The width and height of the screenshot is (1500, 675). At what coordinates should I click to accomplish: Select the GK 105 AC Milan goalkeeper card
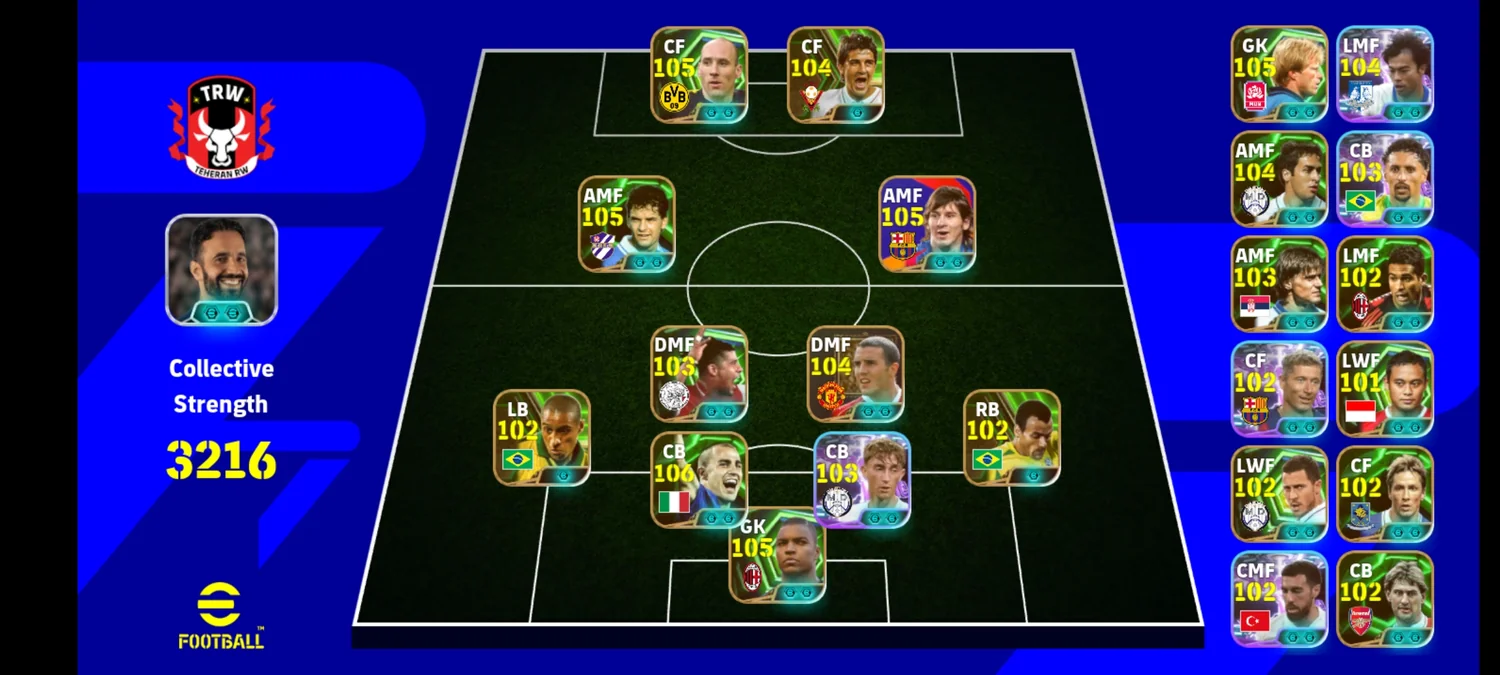coord(777,553)
